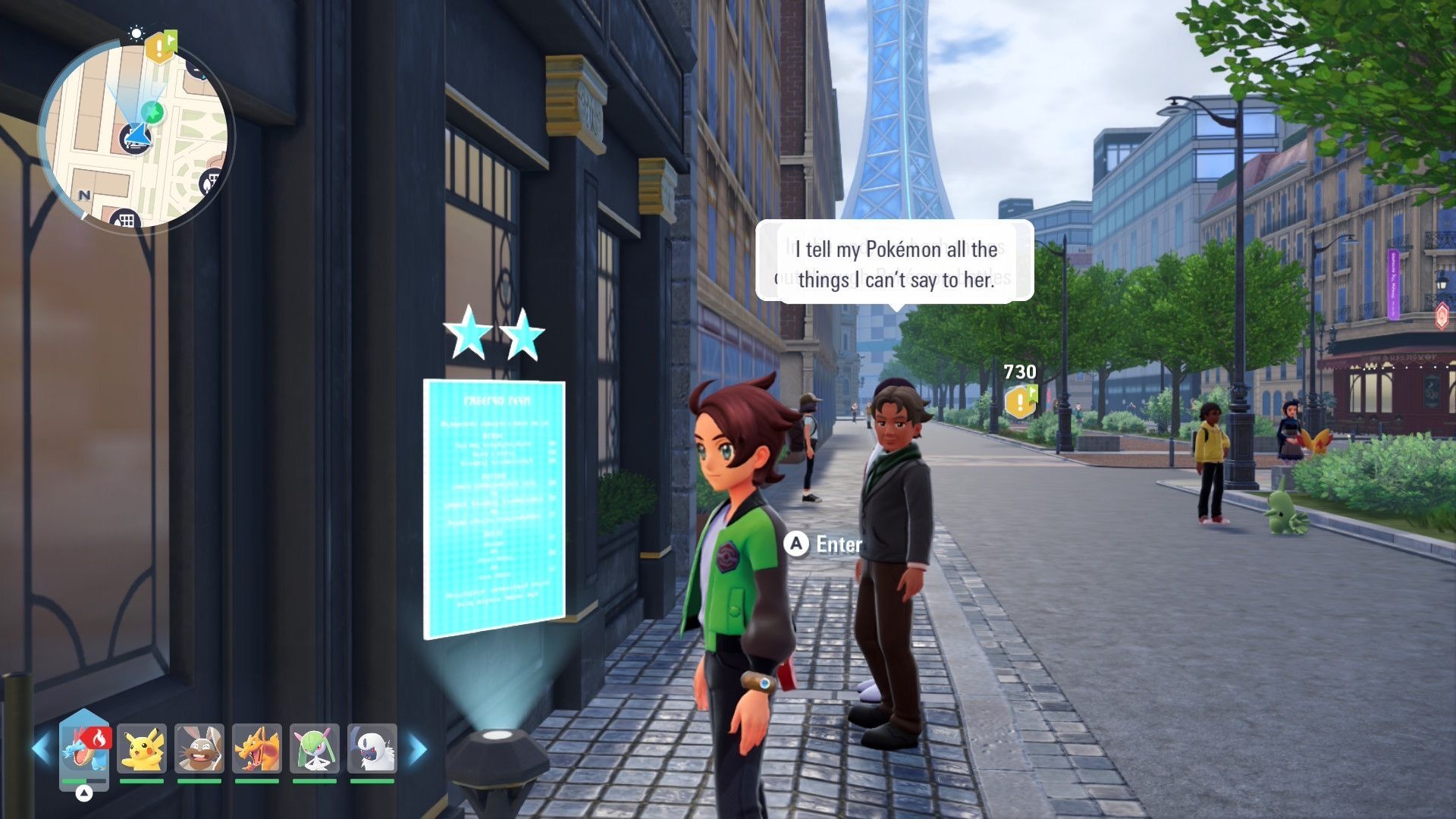Select Kirlia in the party bar

tap(315, 749)
